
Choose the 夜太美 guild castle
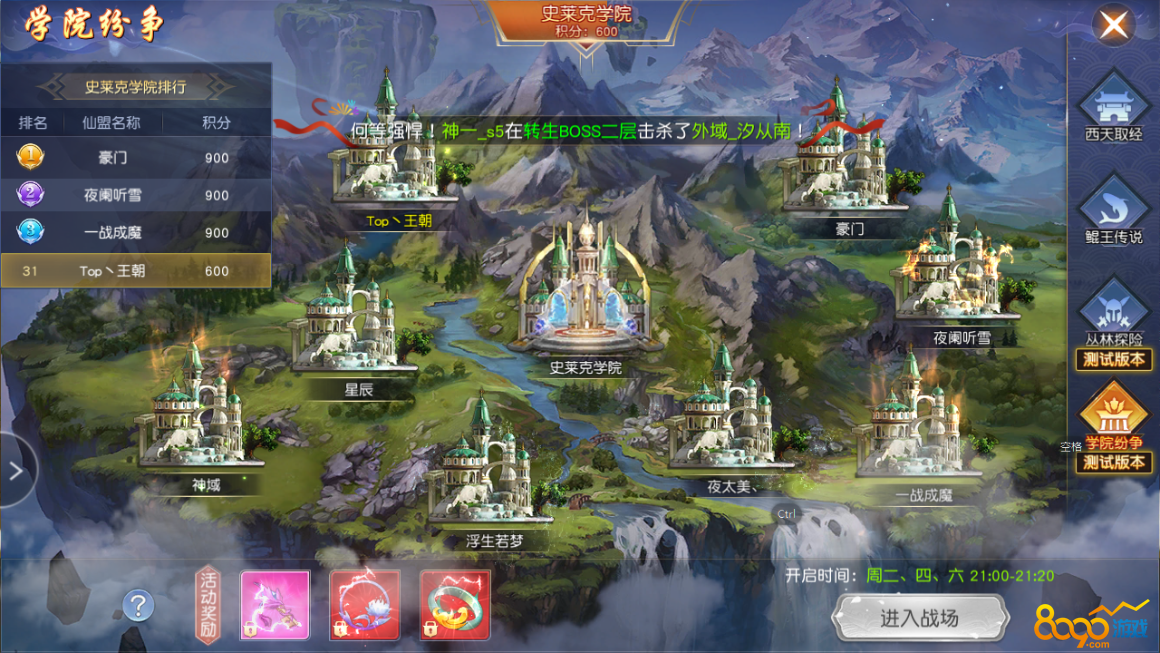tap(720, 420)
